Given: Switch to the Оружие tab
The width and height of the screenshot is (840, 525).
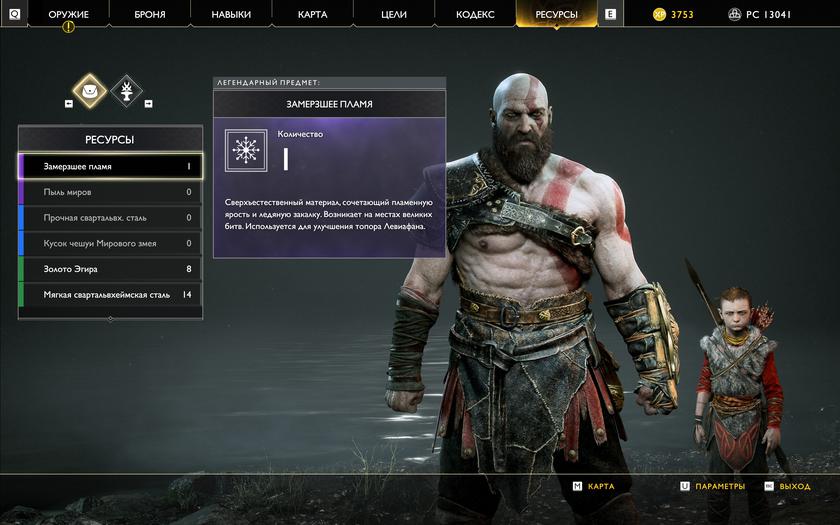Looking at the screenshot, I should (x=68, y=15).
